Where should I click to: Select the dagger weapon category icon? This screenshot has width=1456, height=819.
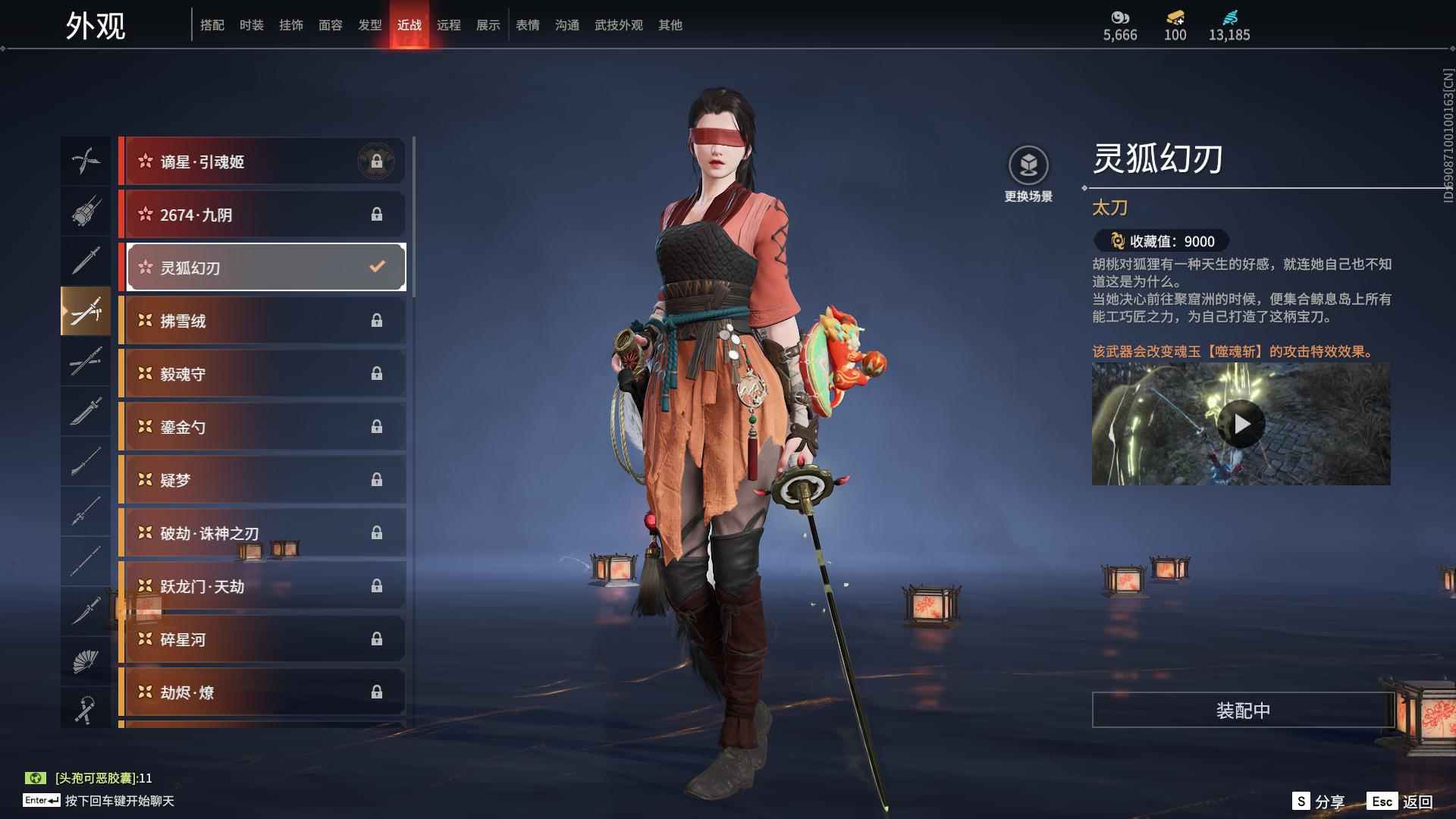[x=86, y=610]
